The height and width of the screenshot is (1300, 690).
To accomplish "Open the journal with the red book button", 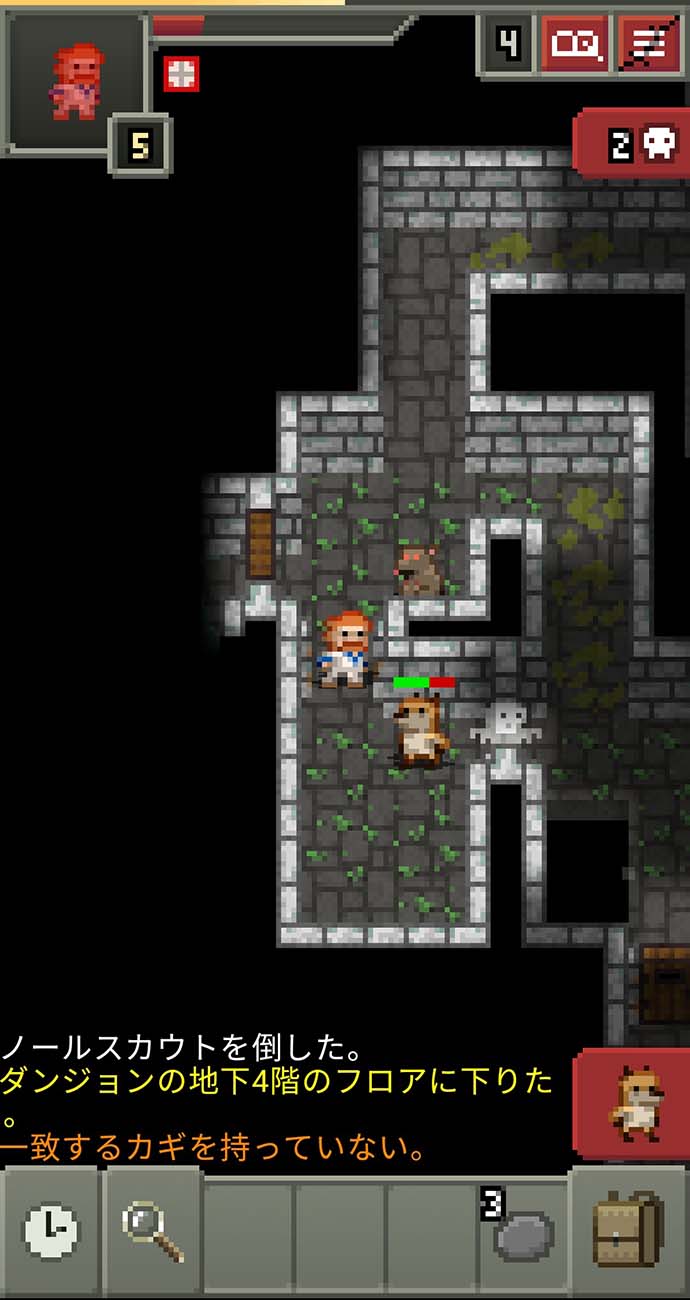I will tap(576, 45).
